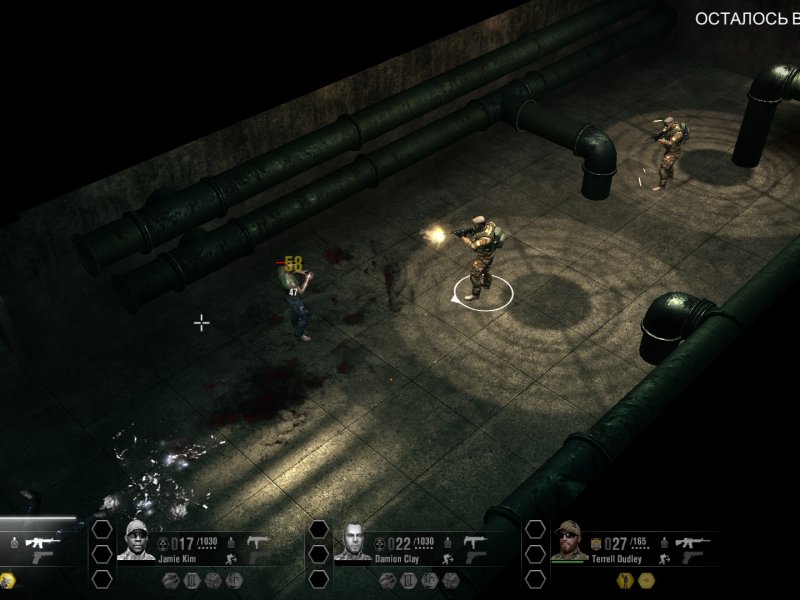
Task: Select Jamie Kim's portrait
Action: 138,540
